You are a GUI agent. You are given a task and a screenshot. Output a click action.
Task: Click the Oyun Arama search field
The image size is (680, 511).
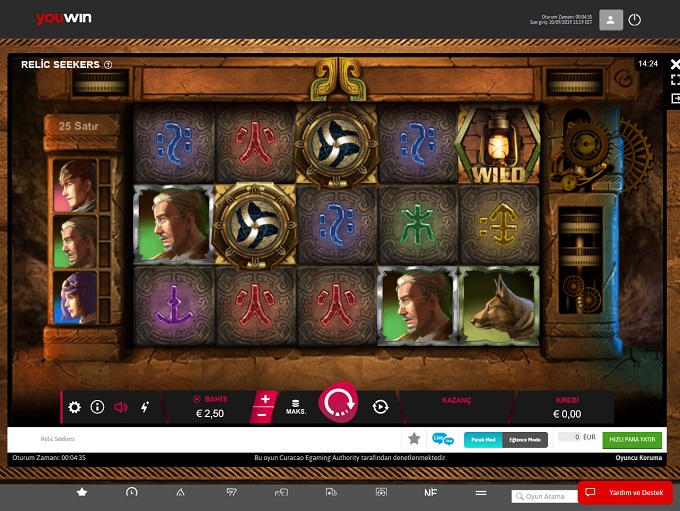click(x=547, y=496)
